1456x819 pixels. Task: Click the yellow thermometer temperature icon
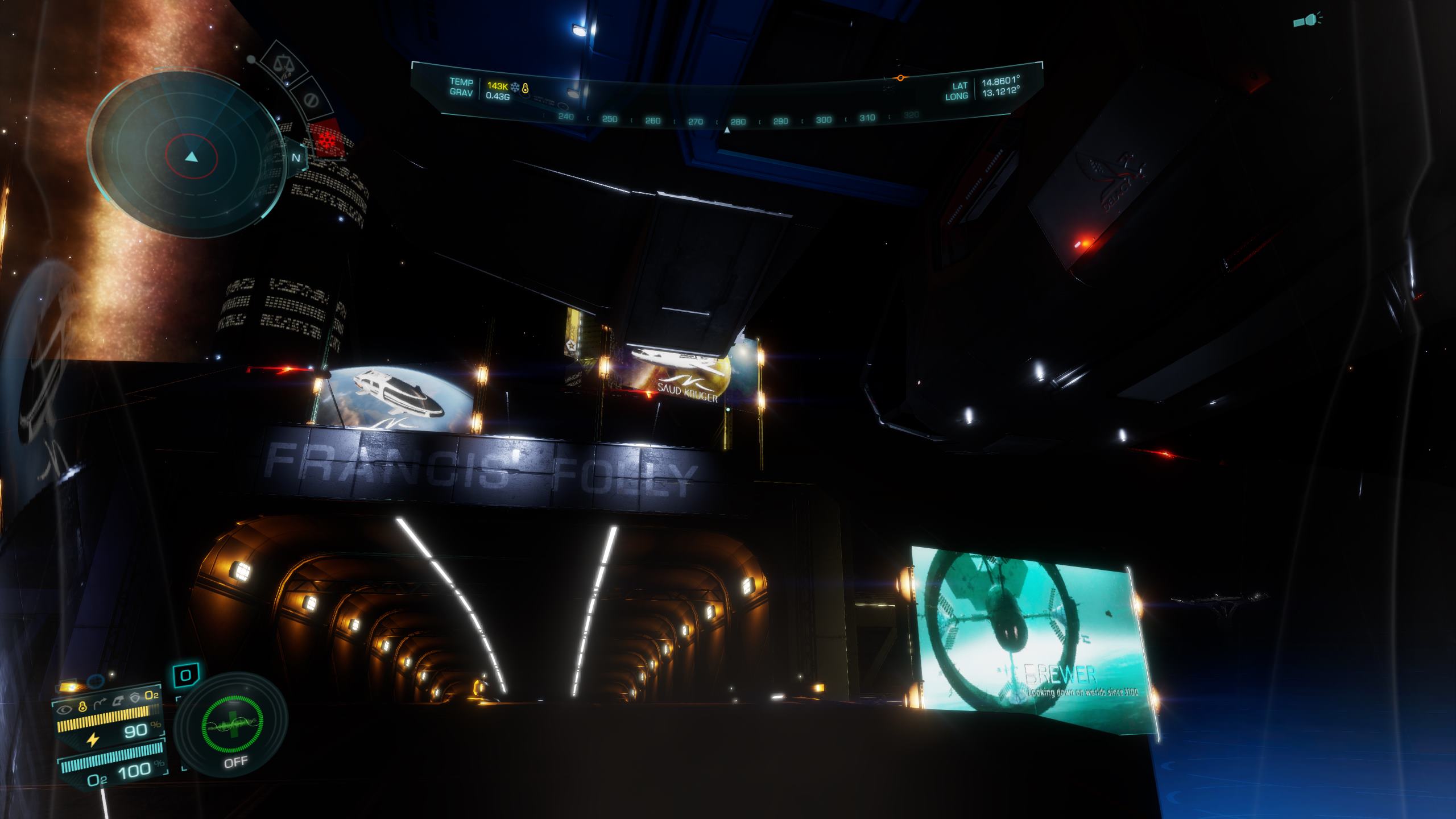pos(526,88)
